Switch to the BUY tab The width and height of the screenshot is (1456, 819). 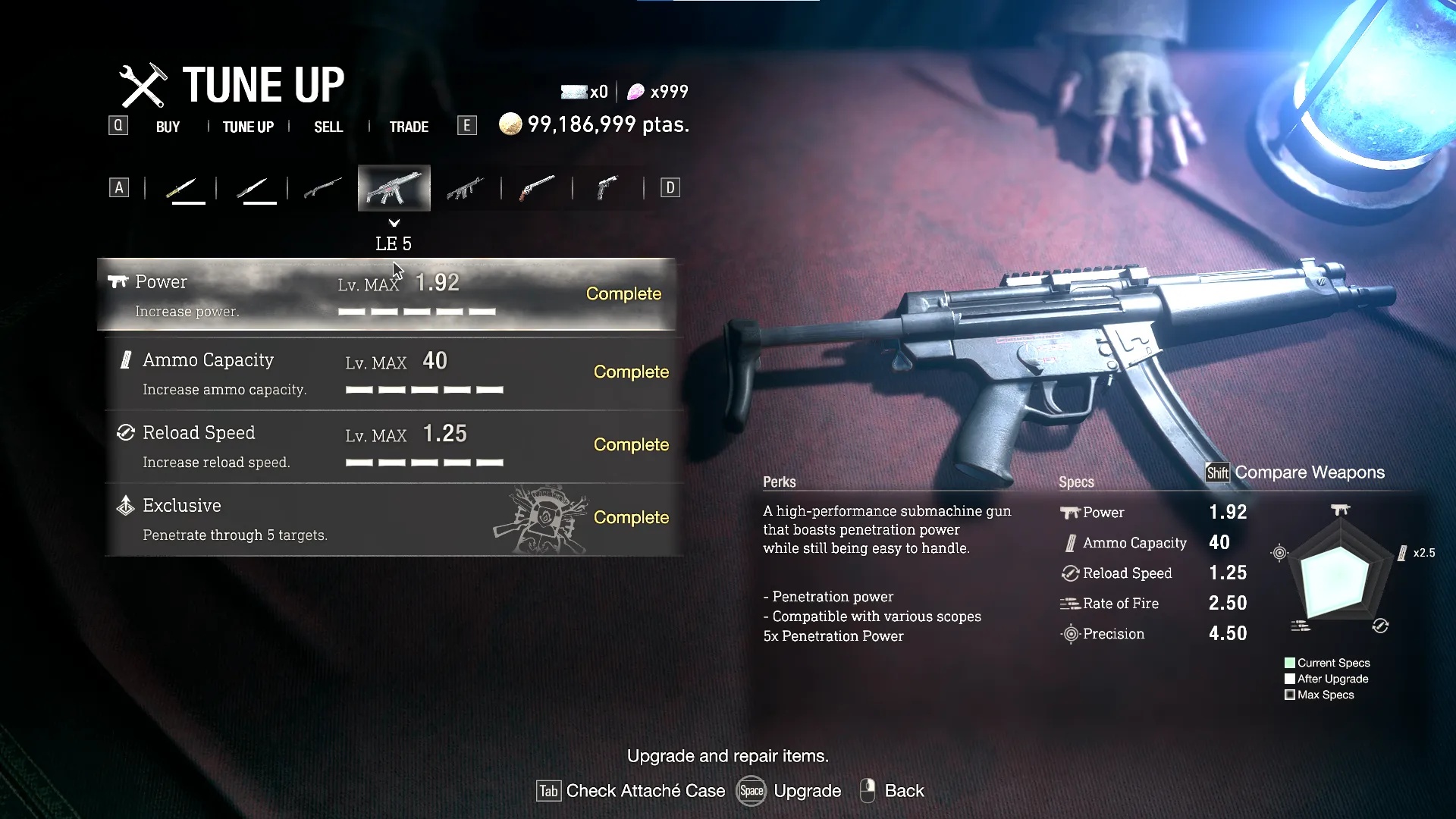168,127
